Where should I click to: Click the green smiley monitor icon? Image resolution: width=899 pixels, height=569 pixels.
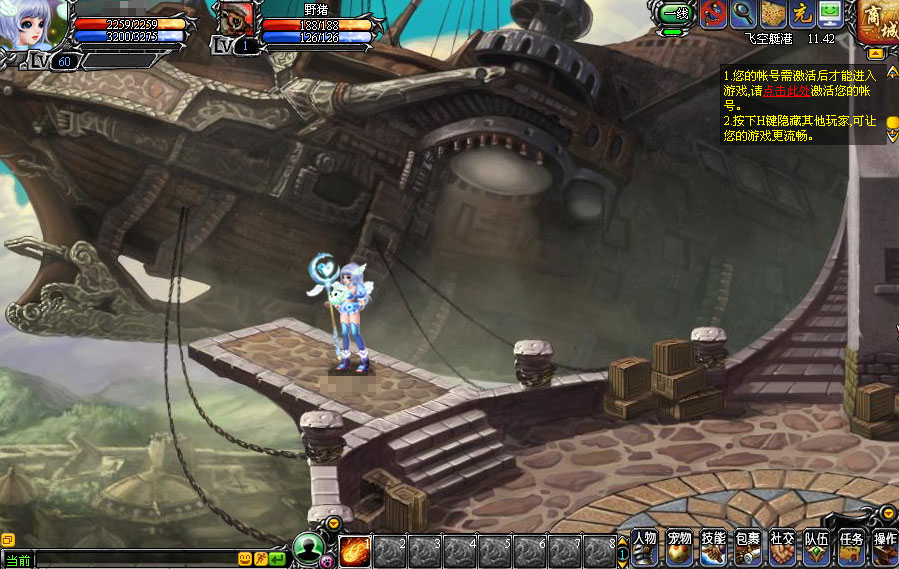[x=830, y=14]
